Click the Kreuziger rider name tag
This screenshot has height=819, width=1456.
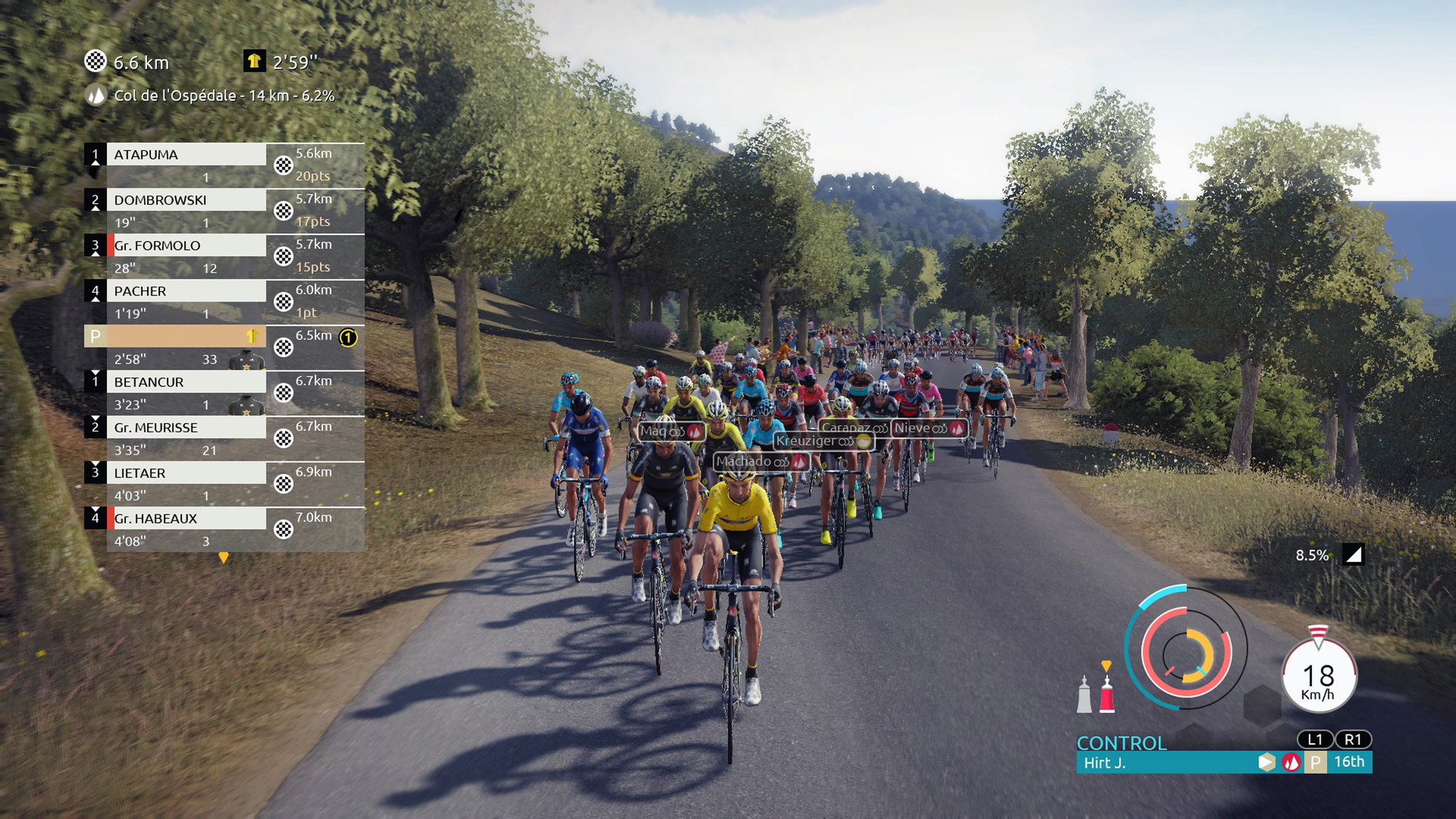point(823,441)
